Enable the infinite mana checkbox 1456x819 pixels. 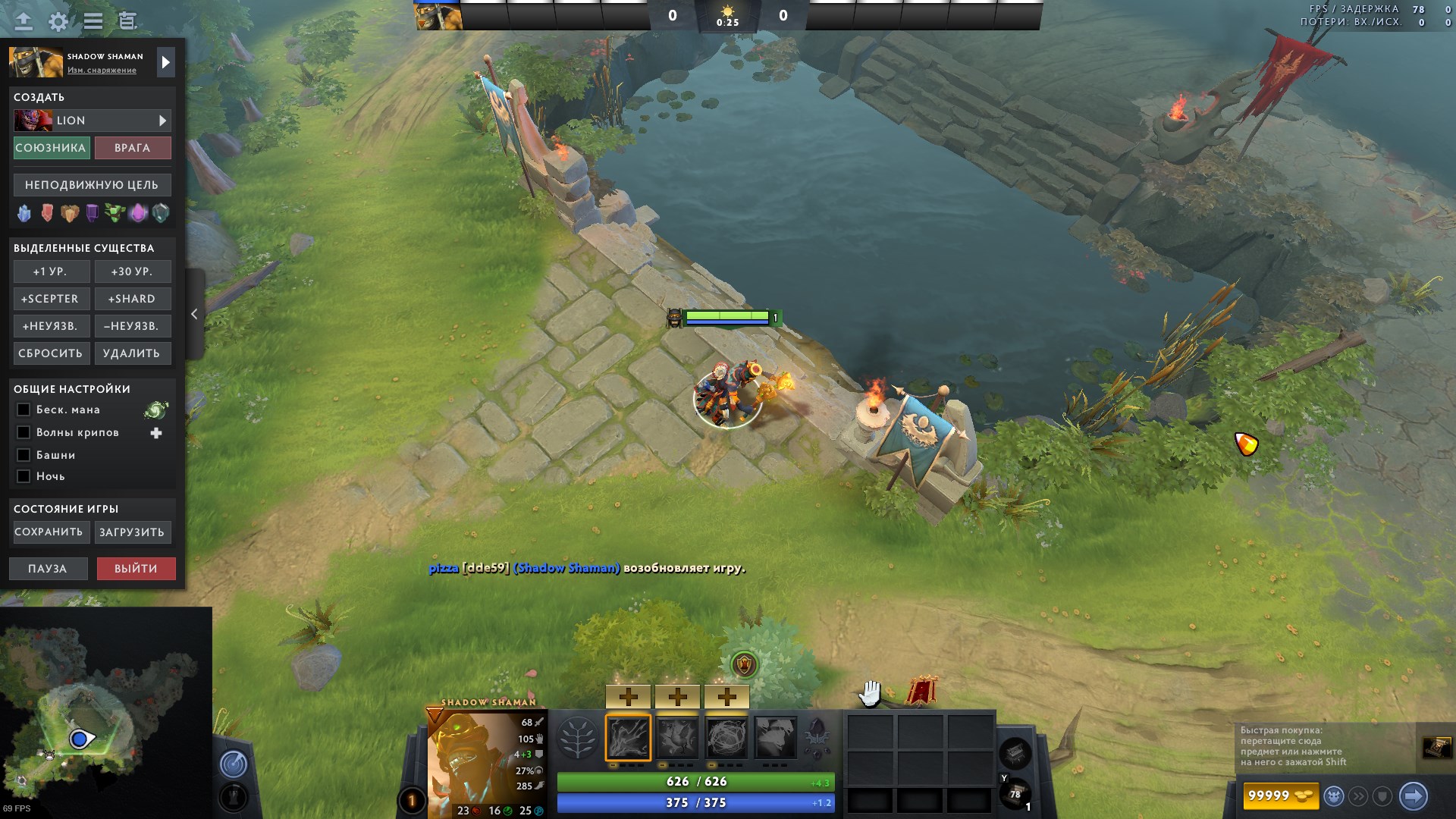24,409
